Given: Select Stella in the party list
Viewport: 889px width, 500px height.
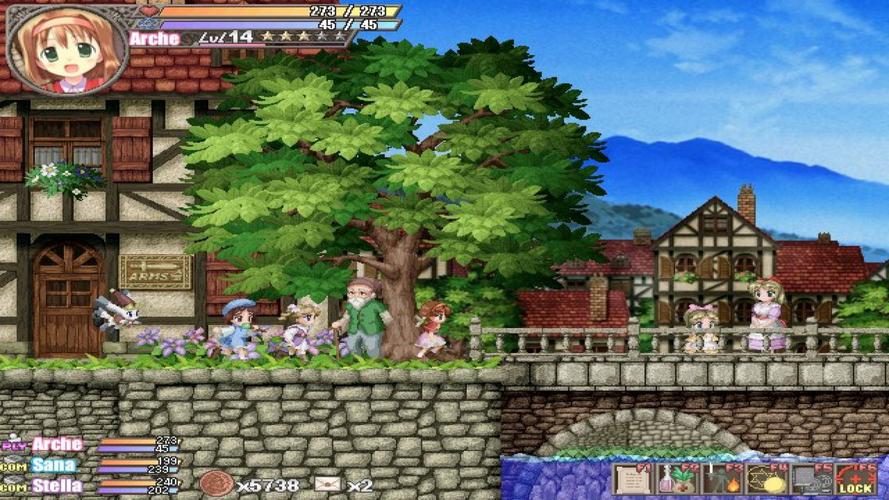Looking at the screenshot, I should [56, 486].
